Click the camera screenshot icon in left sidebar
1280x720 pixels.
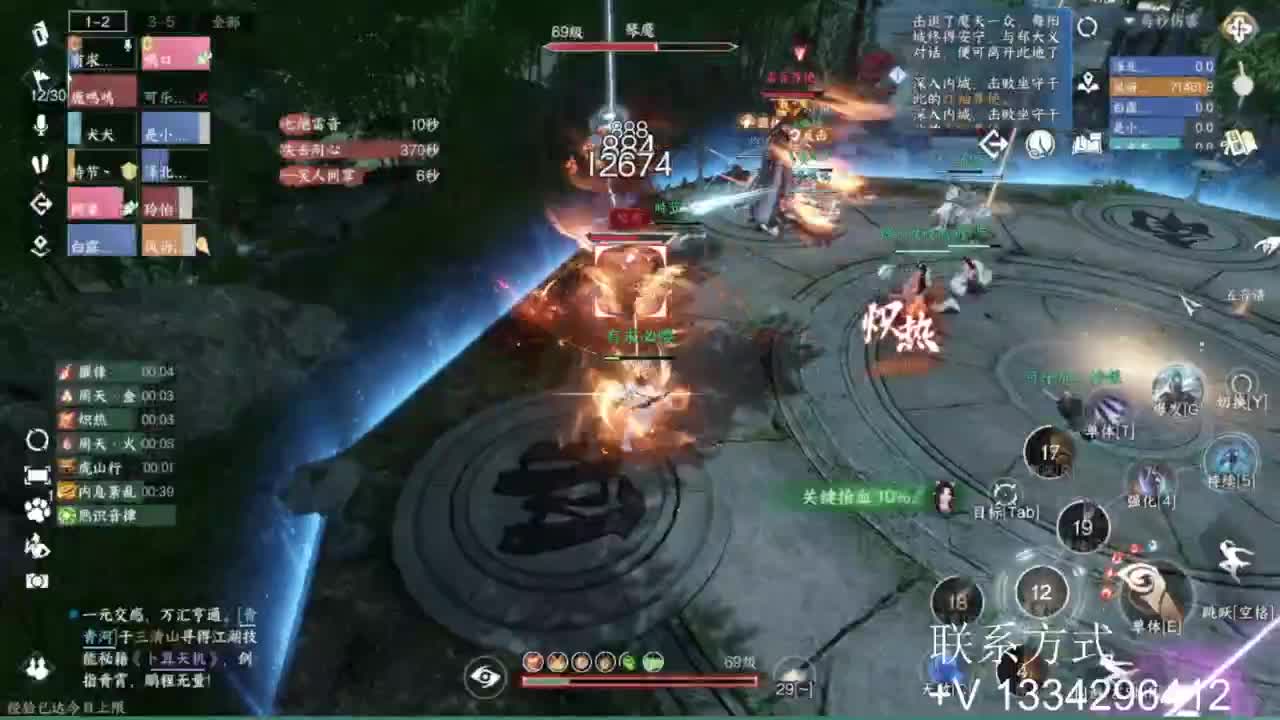(38, 580)
